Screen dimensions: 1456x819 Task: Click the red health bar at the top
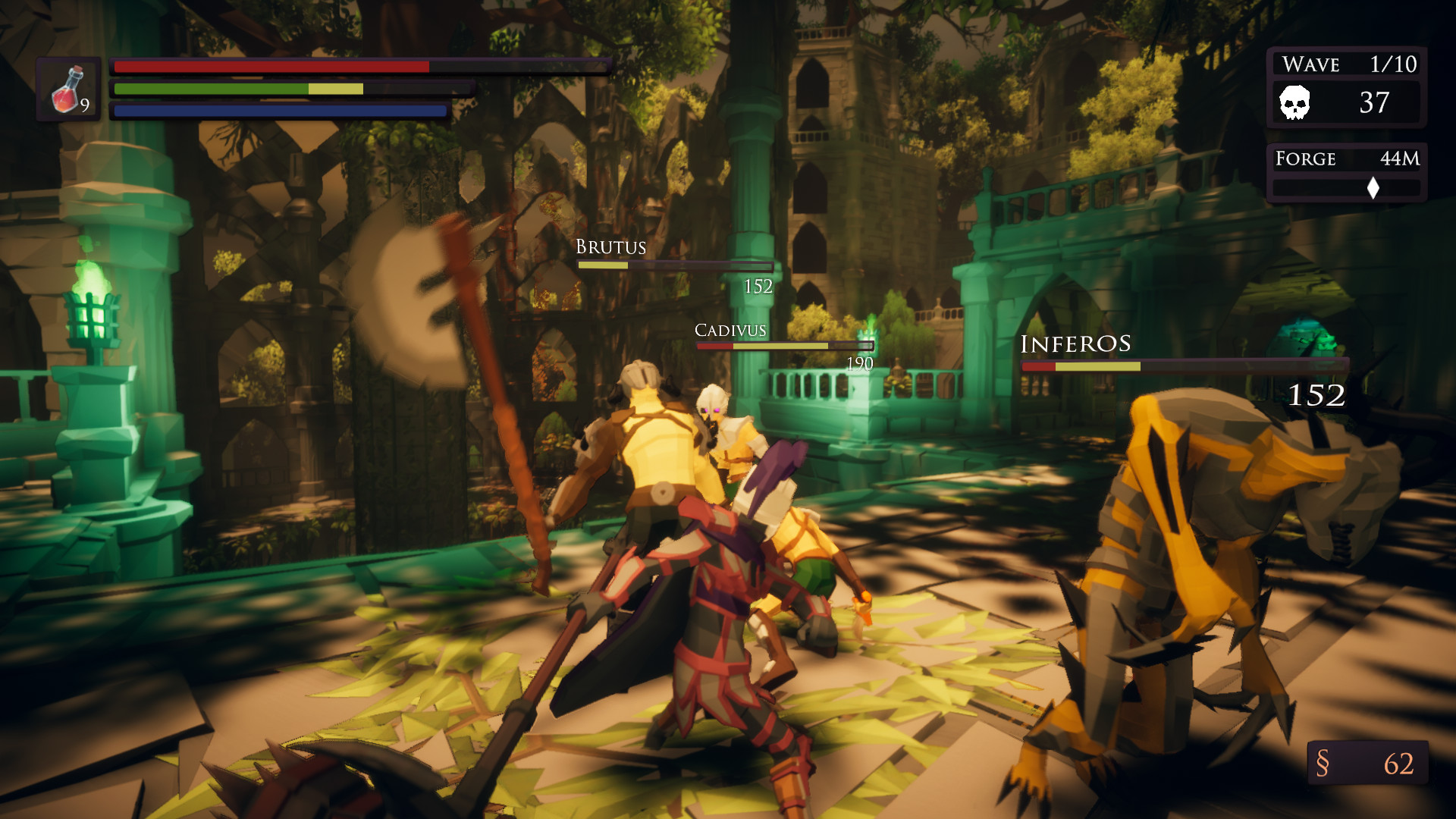tap(269, 66)
